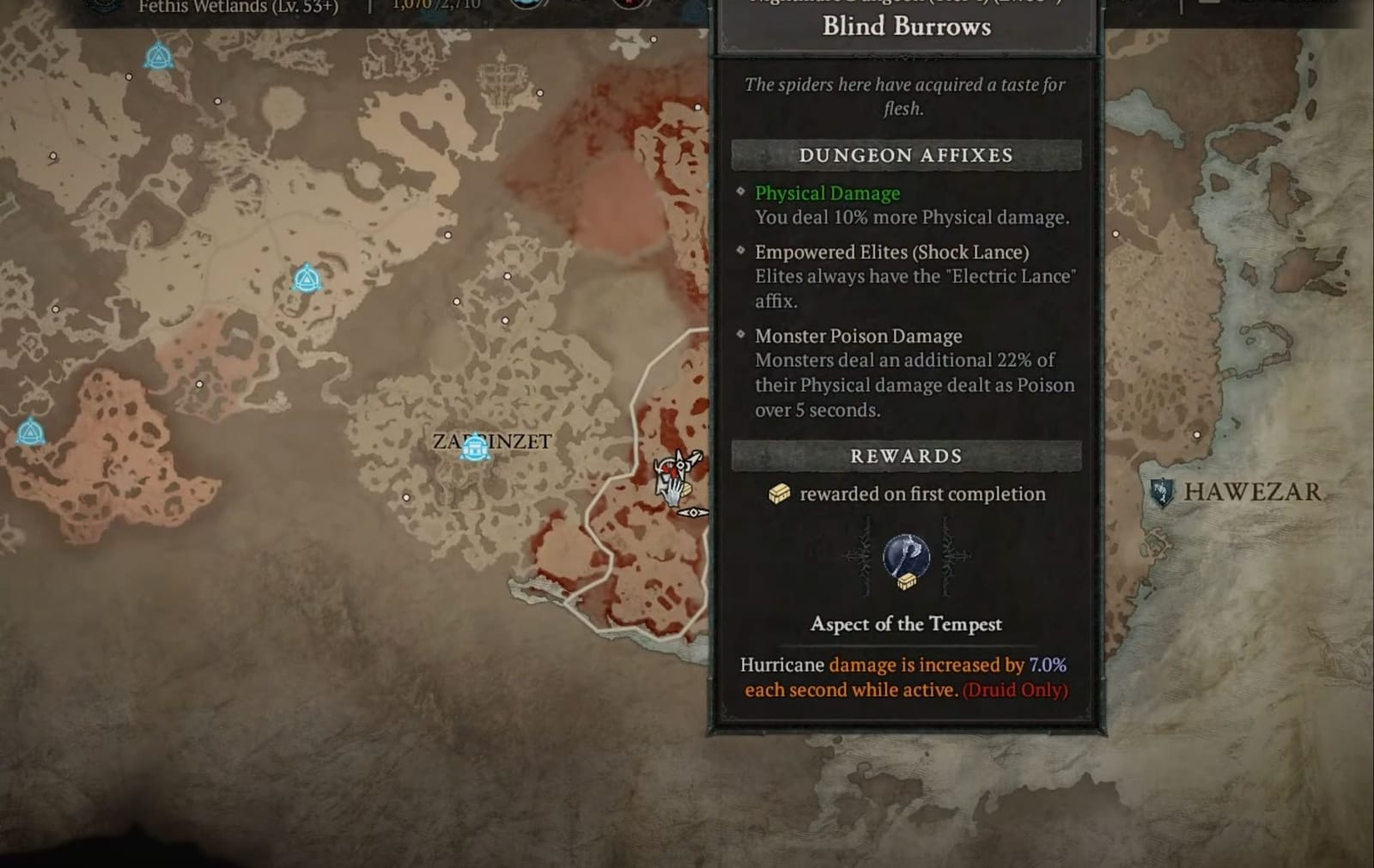Click the Aspect of the Tempest label
Viewport: 1374px width, 868px height.
click(905, 624)
